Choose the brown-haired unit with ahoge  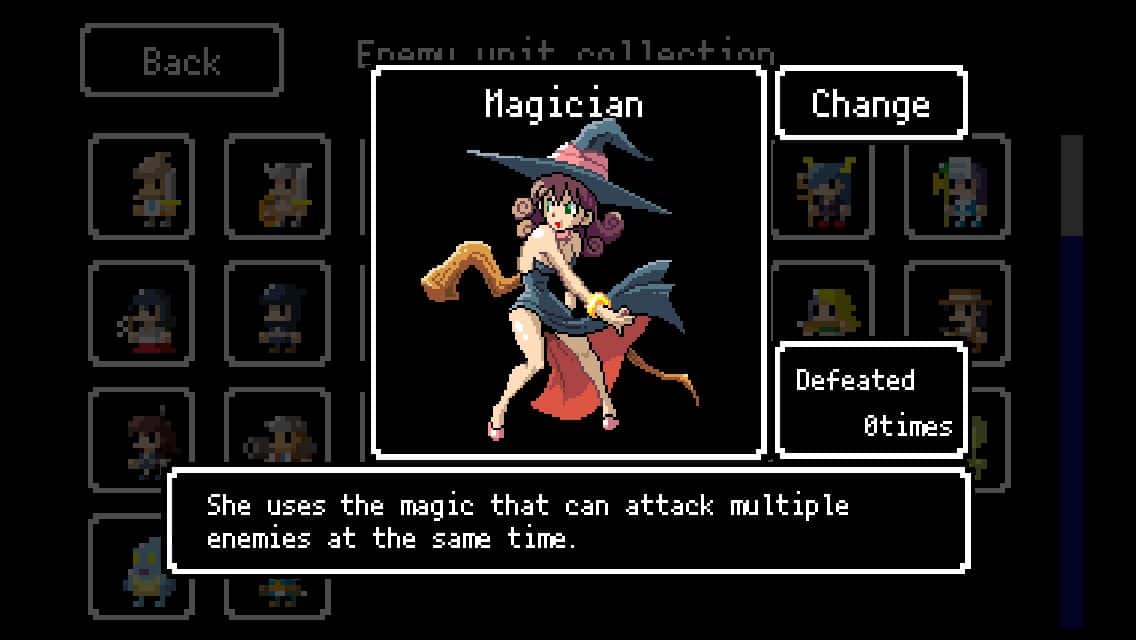tap(142, 440)
